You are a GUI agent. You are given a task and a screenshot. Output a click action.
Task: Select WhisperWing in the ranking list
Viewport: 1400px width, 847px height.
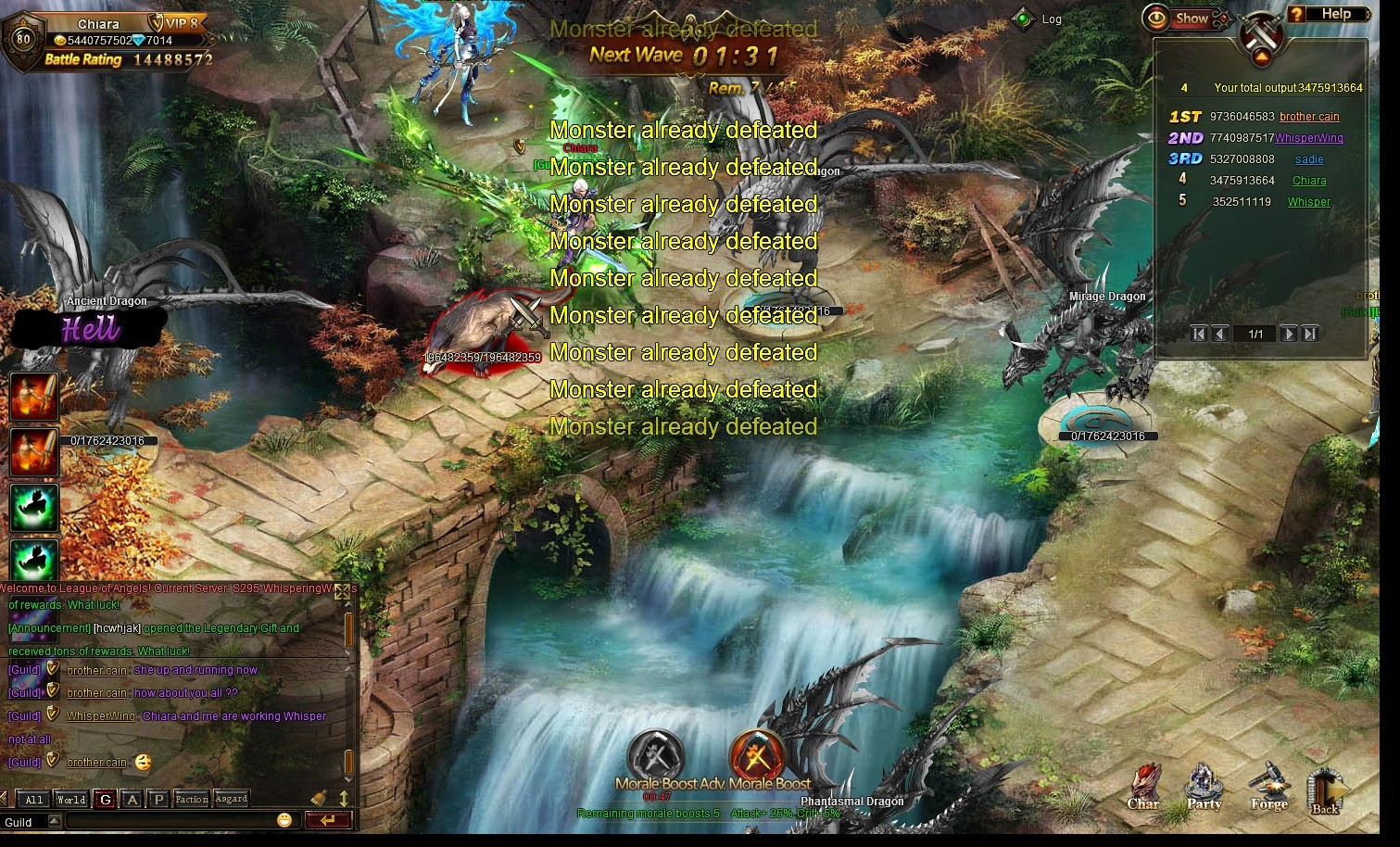click(1308, 138)
